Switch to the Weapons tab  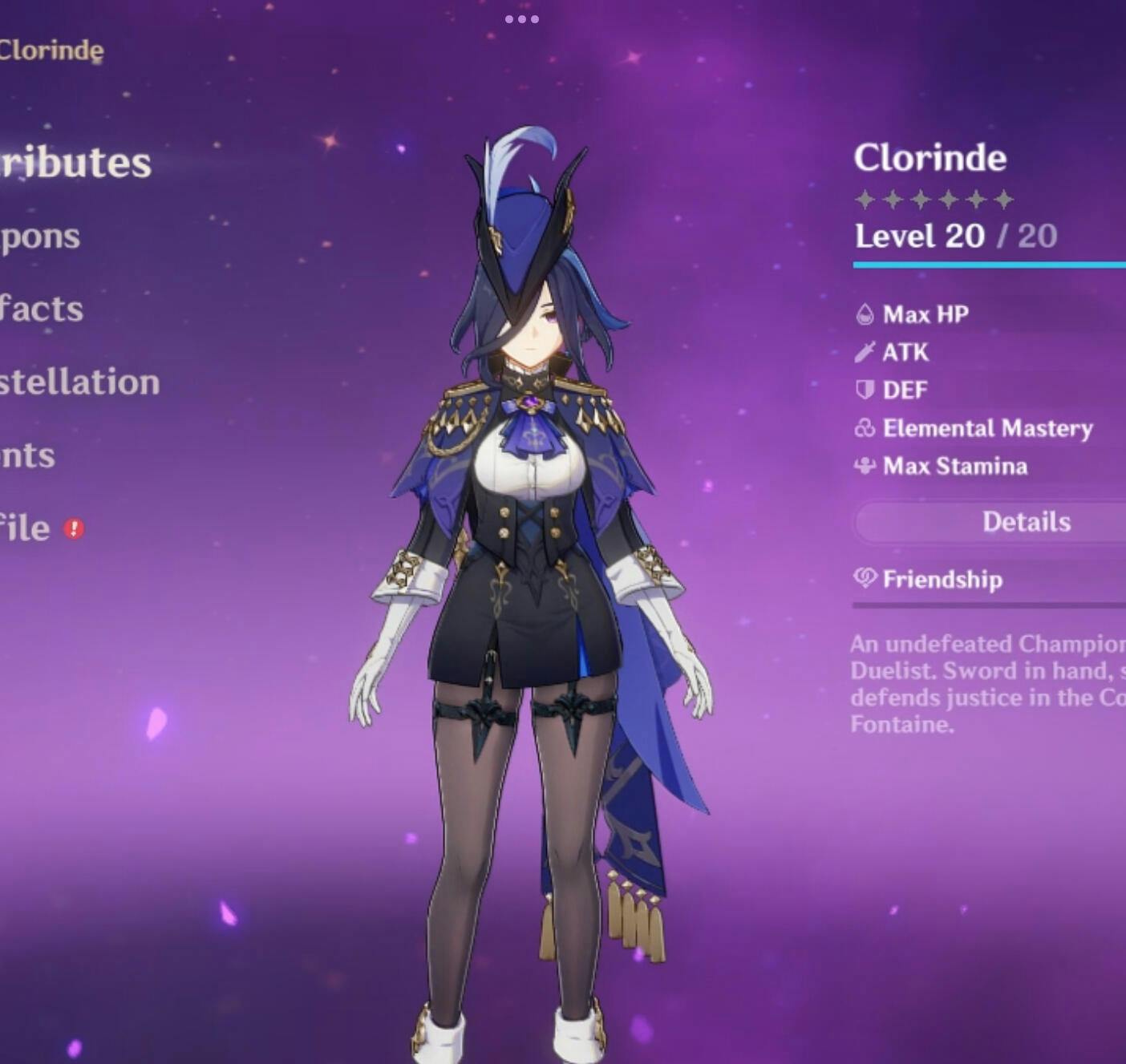pyautogui.click(x=40, y=237)
